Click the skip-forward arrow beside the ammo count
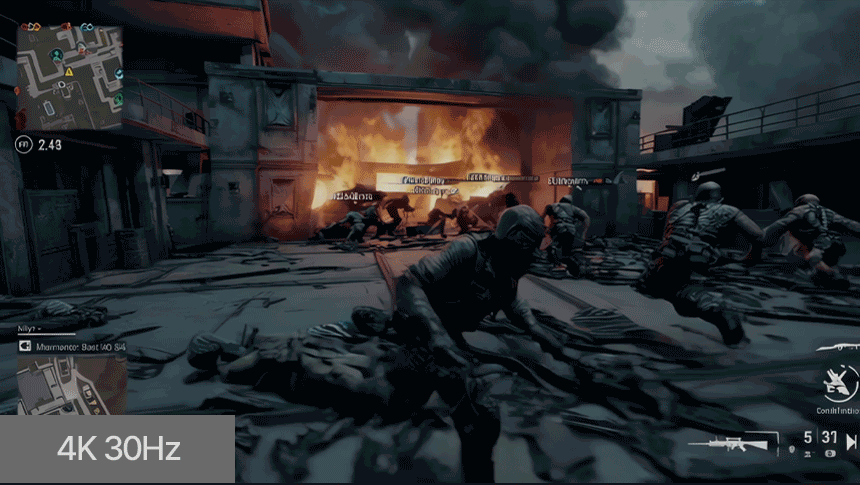860x485 pixels. pyautogui.click(x=851, y=441)
